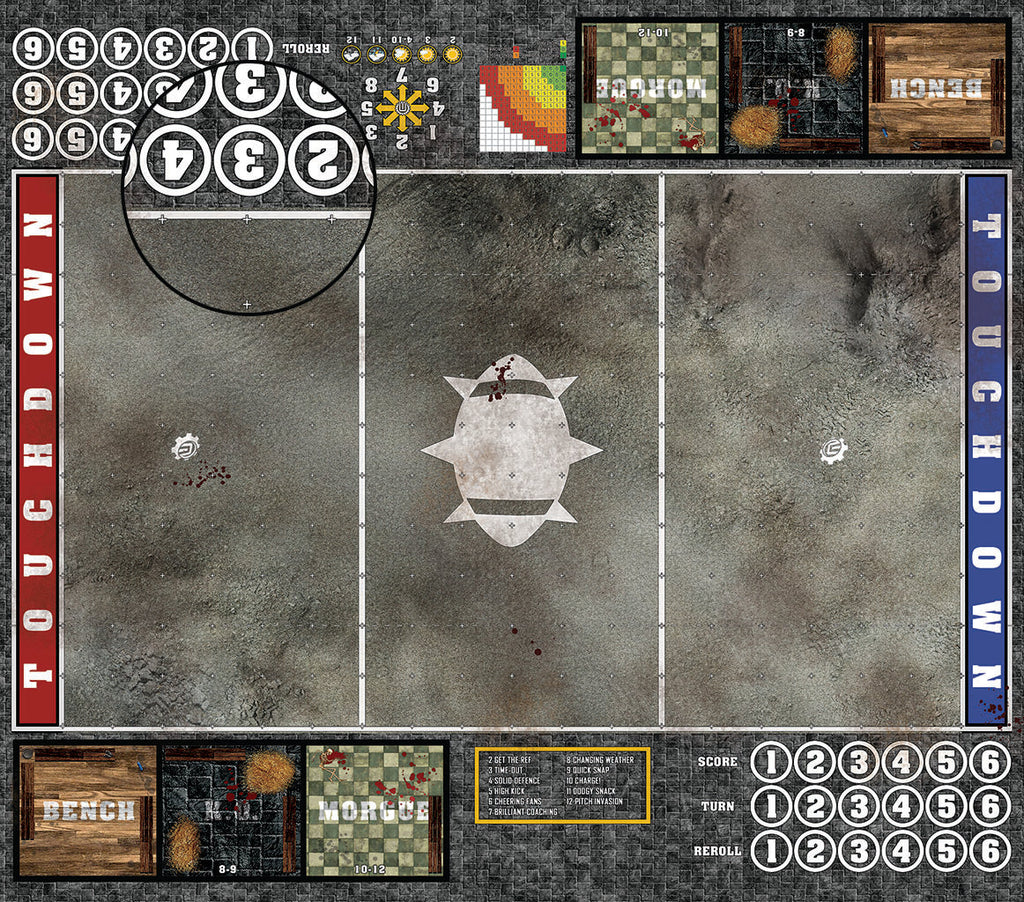The height and width of the screenshot is (902, 1024).
Task: Open the upright Morgue box labeled 10-12
Action: (x=376, y=810)
